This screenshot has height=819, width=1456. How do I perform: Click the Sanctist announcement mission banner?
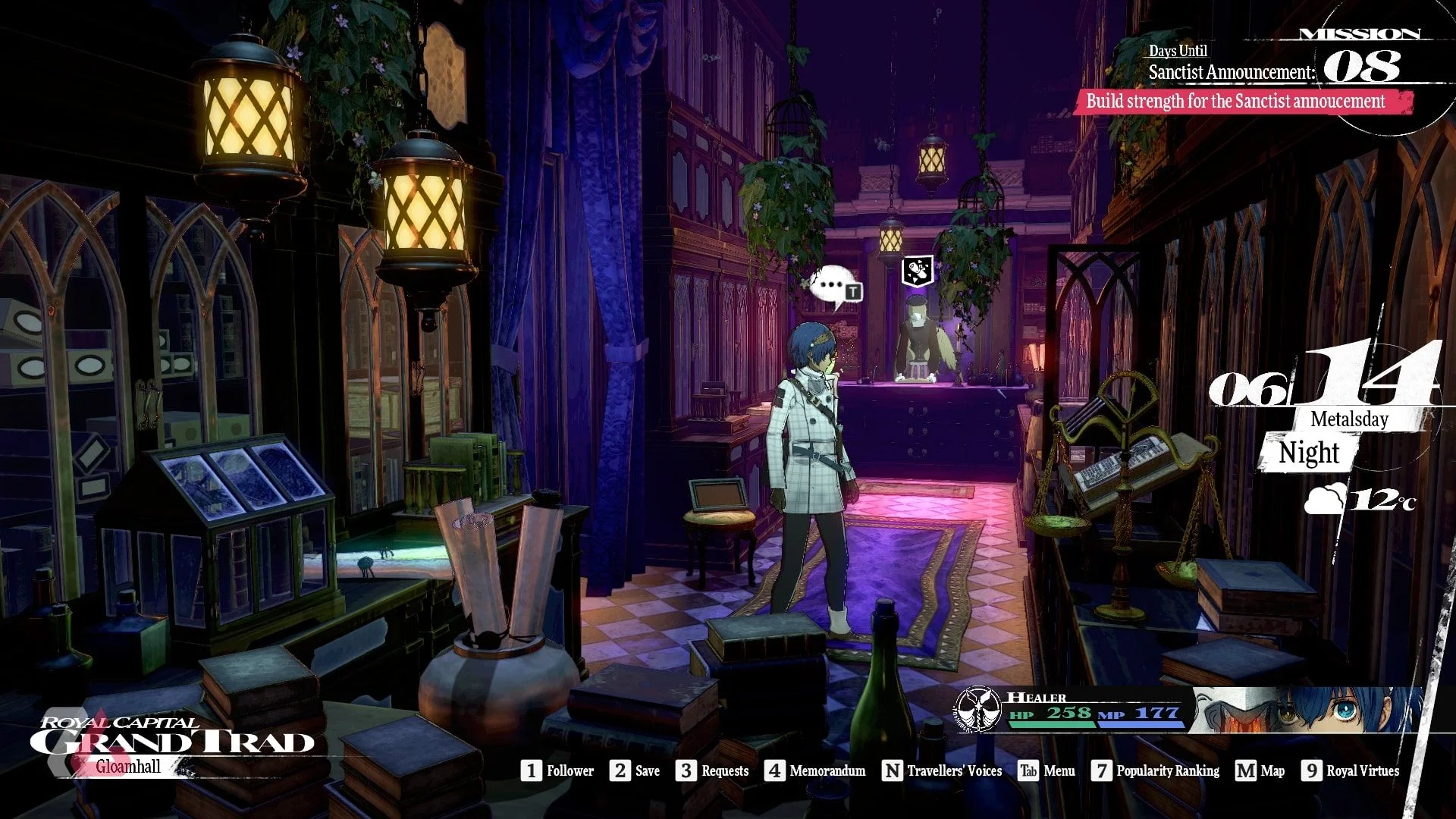[x=1242, y=102]
